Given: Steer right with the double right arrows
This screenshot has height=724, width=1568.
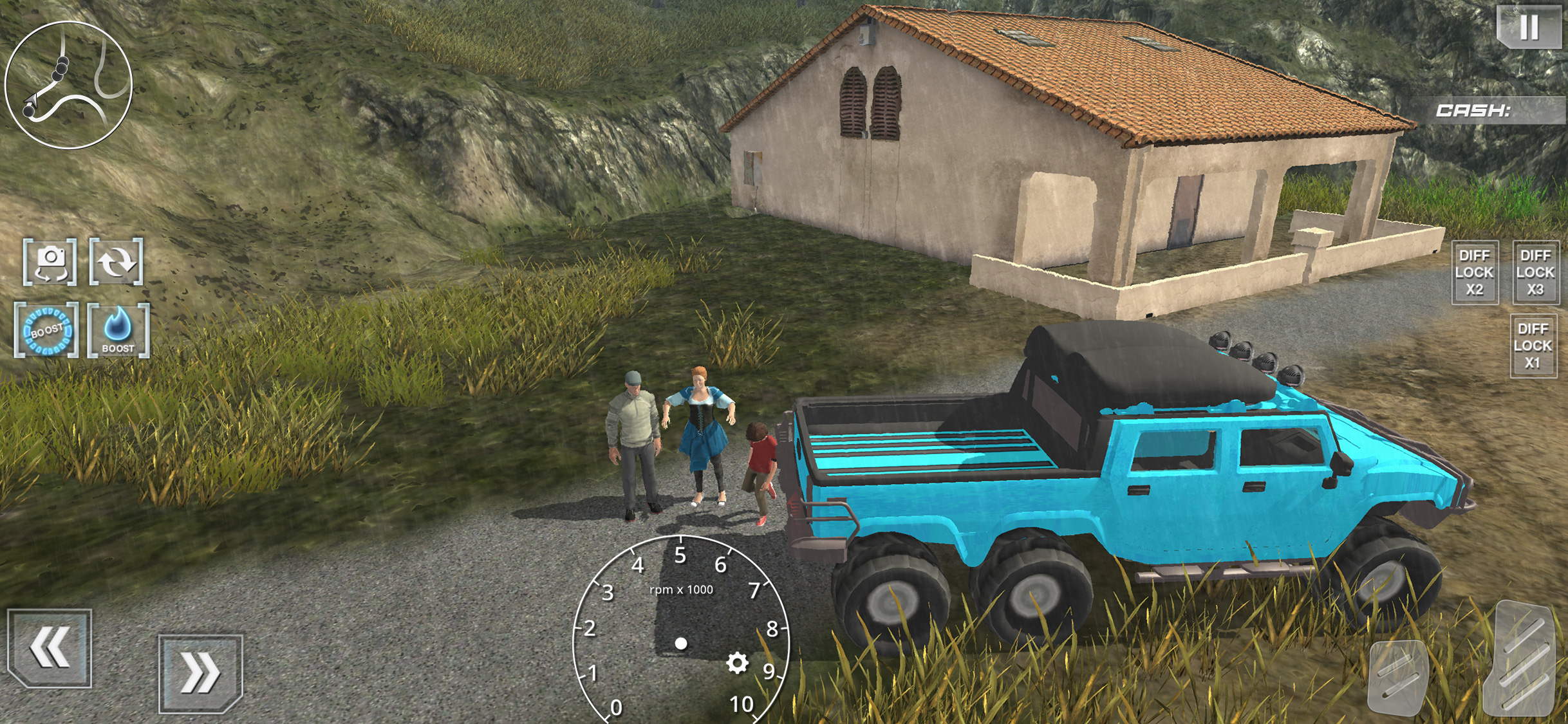Looking at the screenshot, I should click(x=200, y=674).
